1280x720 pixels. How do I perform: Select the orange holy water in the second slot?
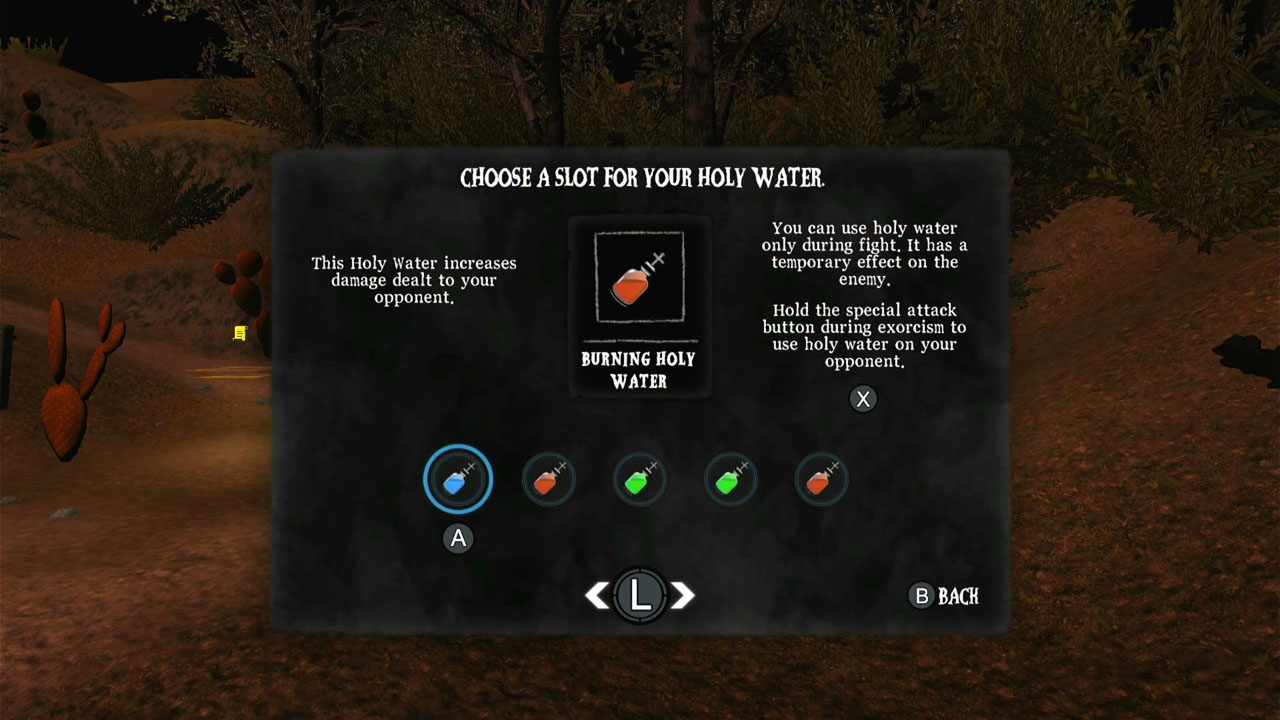[x=548, y=478]
